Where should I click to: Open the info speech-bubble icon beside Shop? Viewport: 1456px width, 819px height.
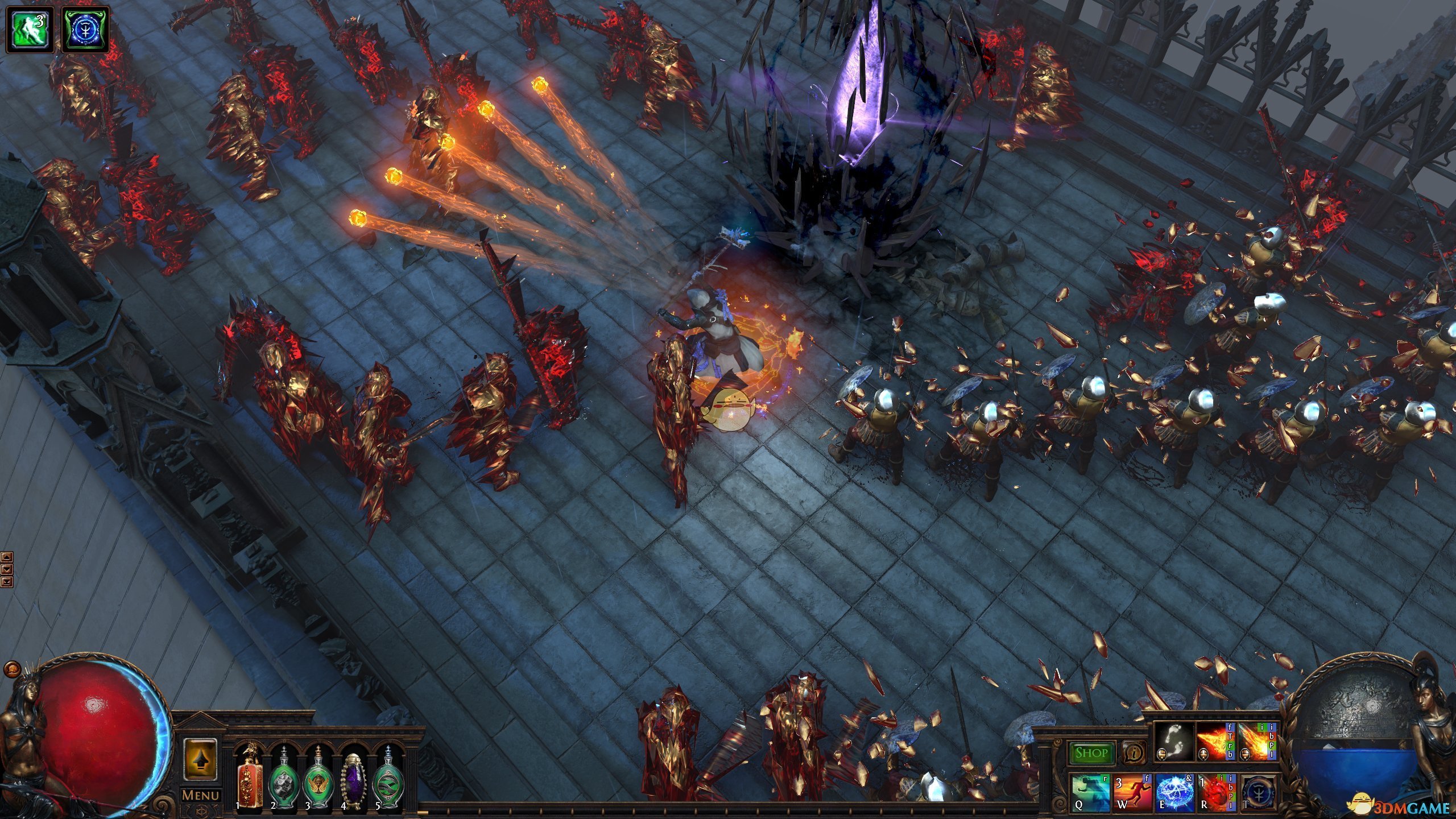pyautogui.click(x=1134, y=753)
